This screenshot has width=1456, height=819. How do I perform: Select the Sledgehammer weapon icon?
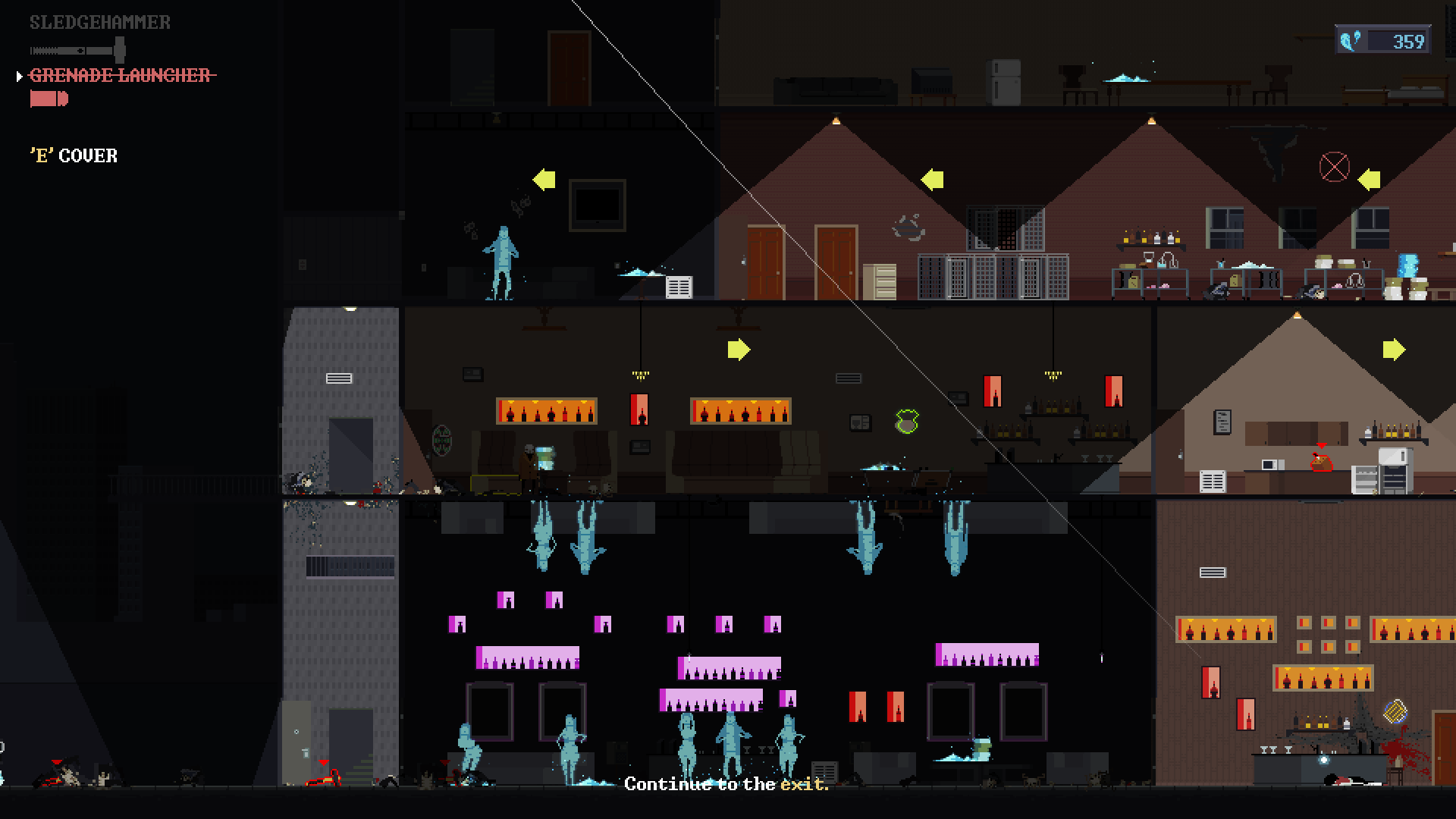[x=76, y=49]
